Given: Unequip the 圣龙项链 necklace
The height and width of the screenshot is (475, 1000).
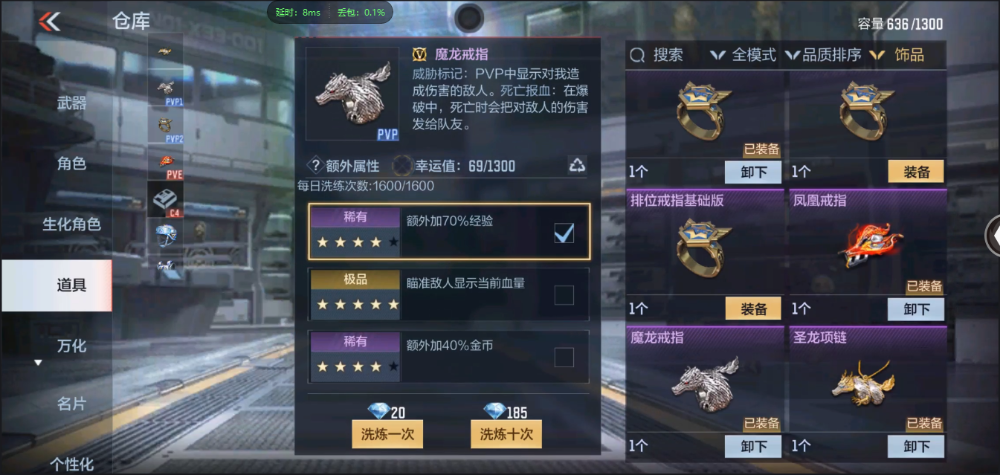Looking at the screenshot, I should 916,446.
